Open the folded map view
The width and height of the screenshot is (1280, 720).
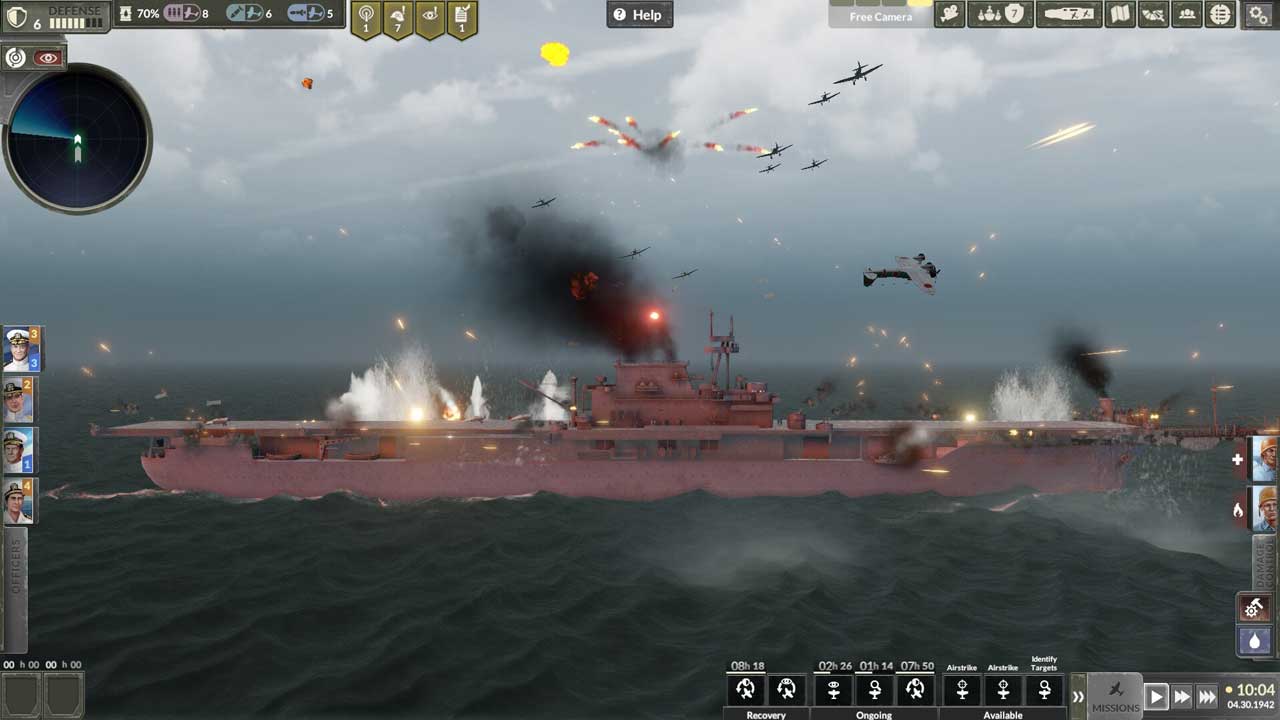pyautogui.click(x=1120, y=14)
